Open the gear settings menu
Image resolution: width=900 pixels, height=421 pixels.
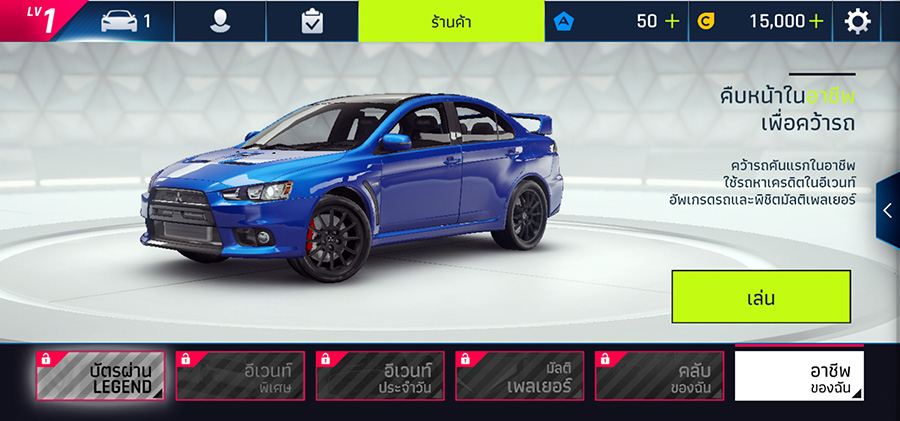858,21
